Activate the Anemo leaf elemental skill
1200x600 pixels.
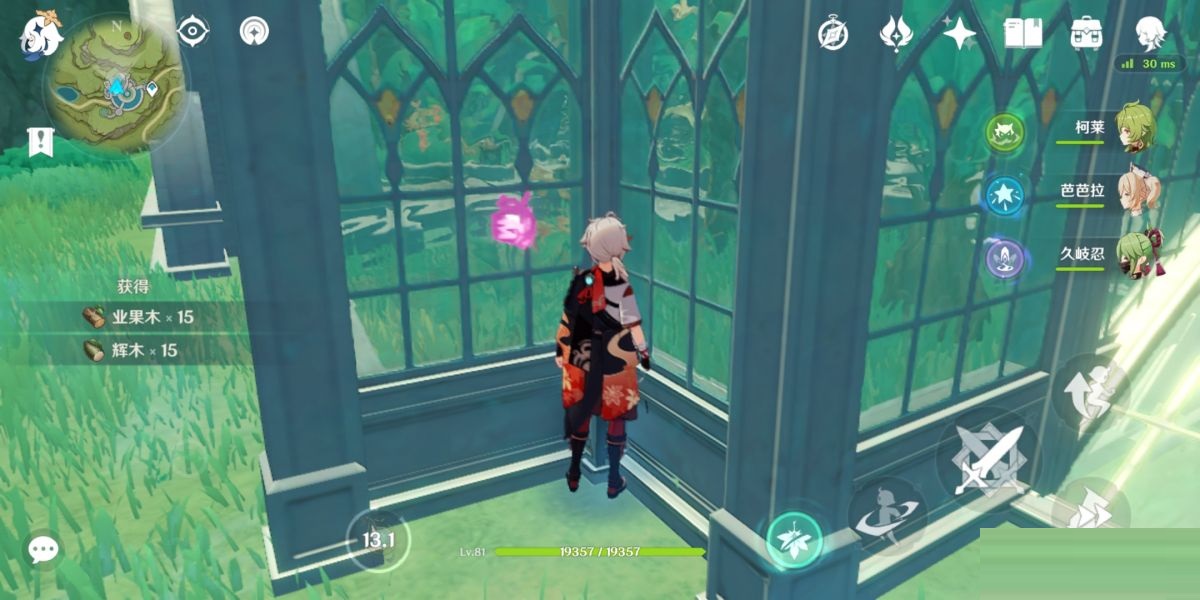click(794, 541)
